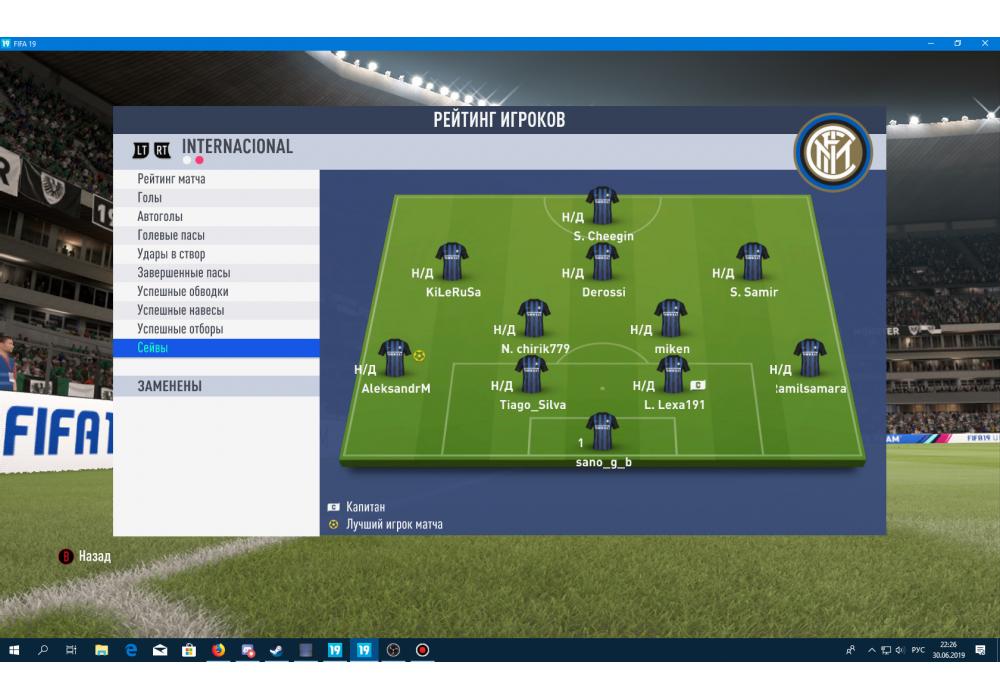Choose AleksandrM on the formation

point(394,359)
